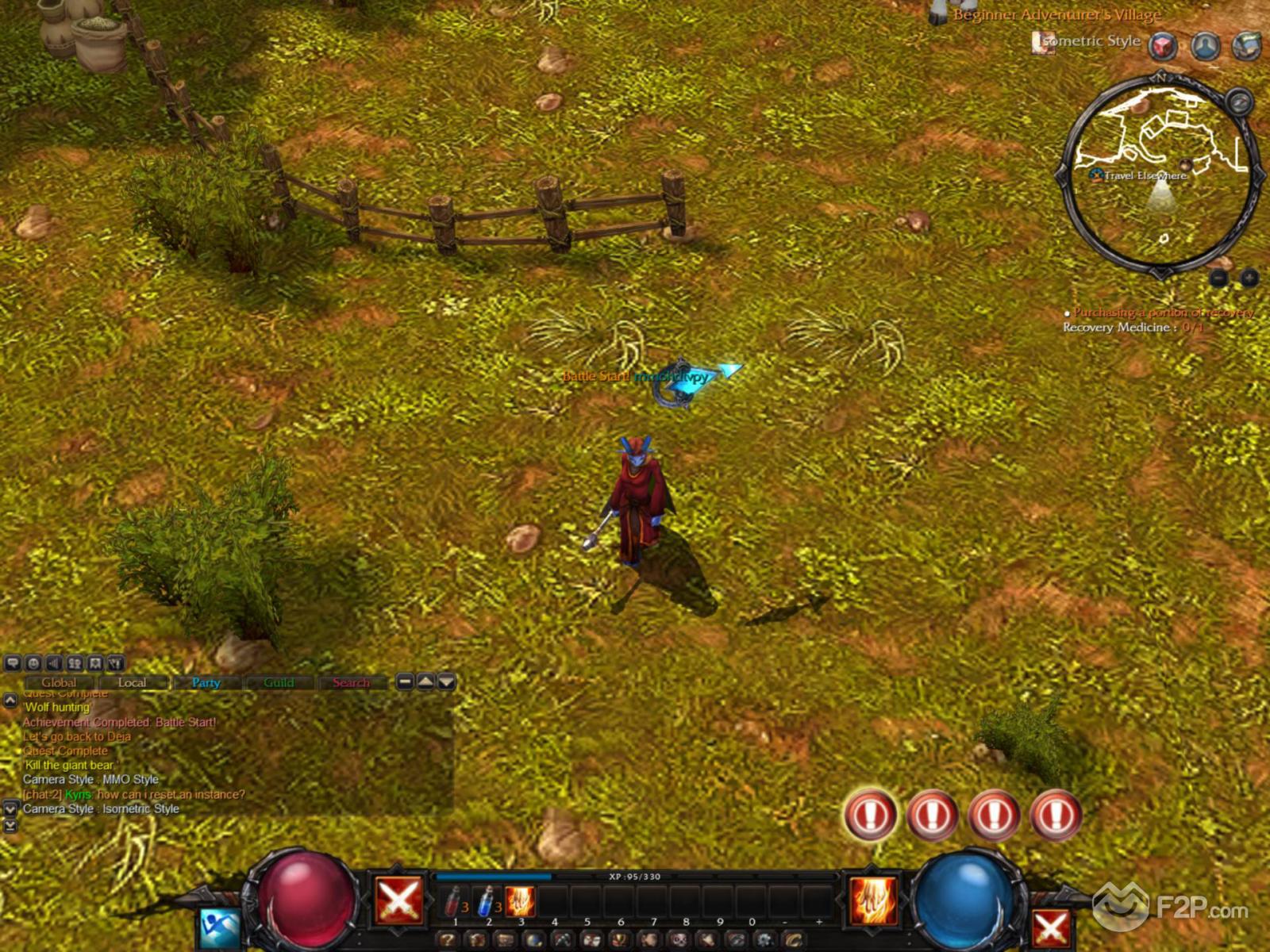Viewport: 1270px width, 952px height.
Task: Click the first red exclamation alert button
Action: click(871, 815)
